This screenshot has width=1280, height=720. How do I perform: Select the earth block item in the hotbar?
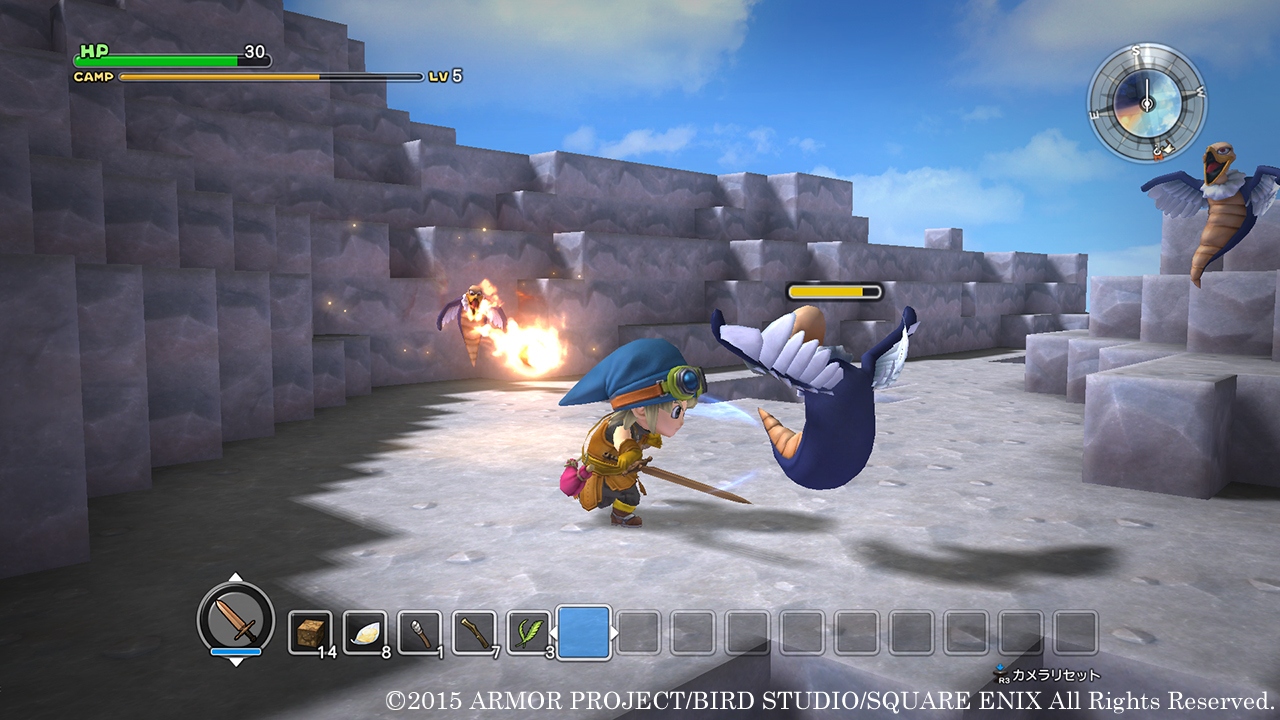click(311, 633)
